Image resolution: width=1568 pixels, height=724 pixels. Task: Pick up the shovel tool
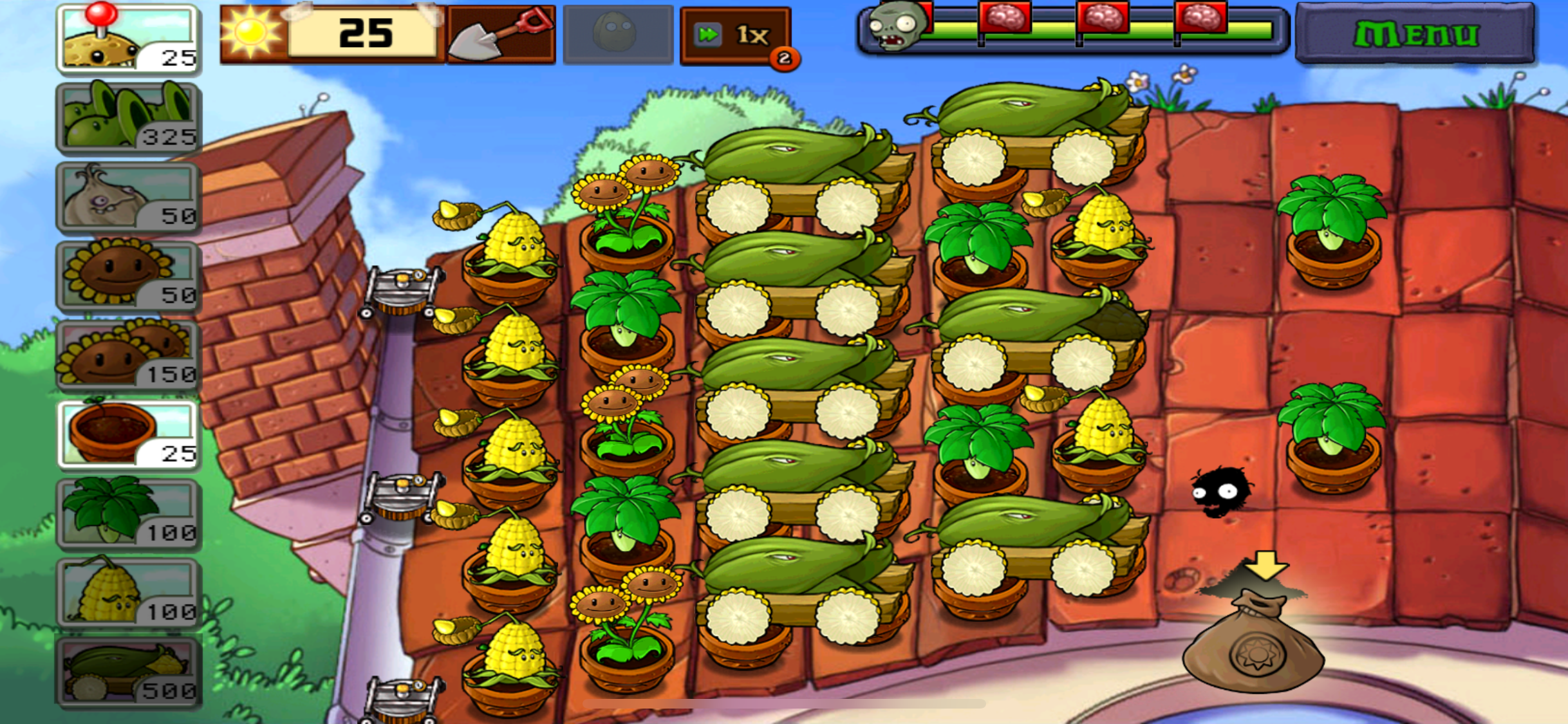(501, 35)
